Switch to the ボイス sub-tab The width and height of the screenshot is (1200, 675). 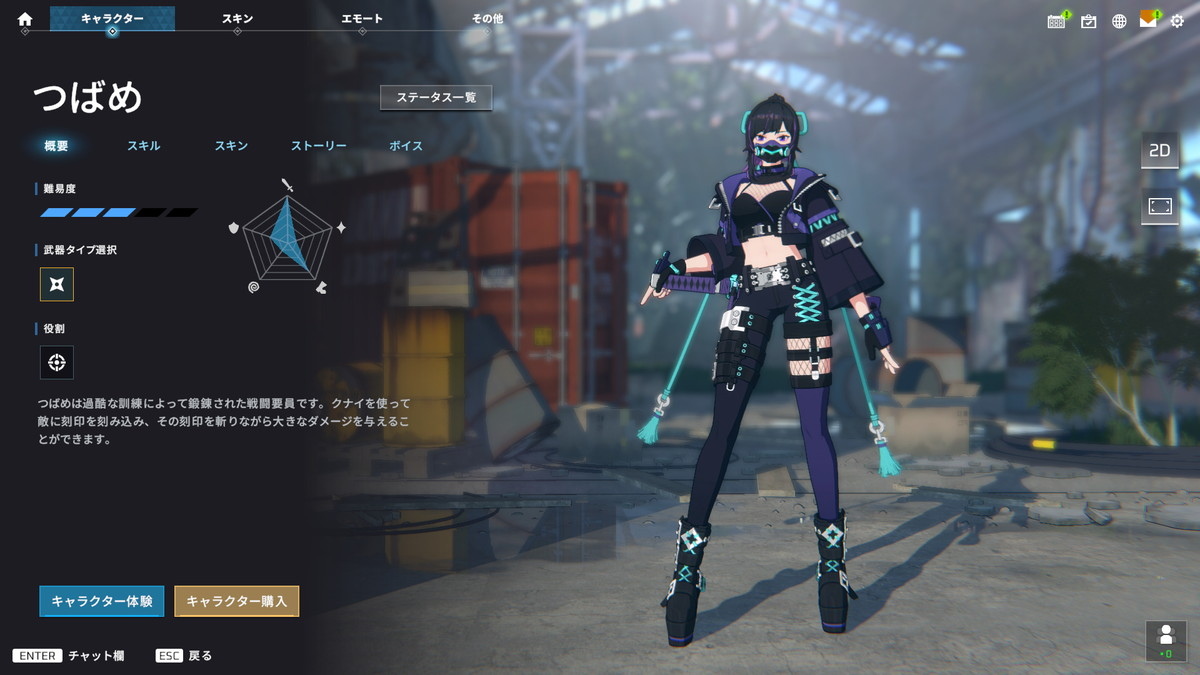(x=406, y=146)
